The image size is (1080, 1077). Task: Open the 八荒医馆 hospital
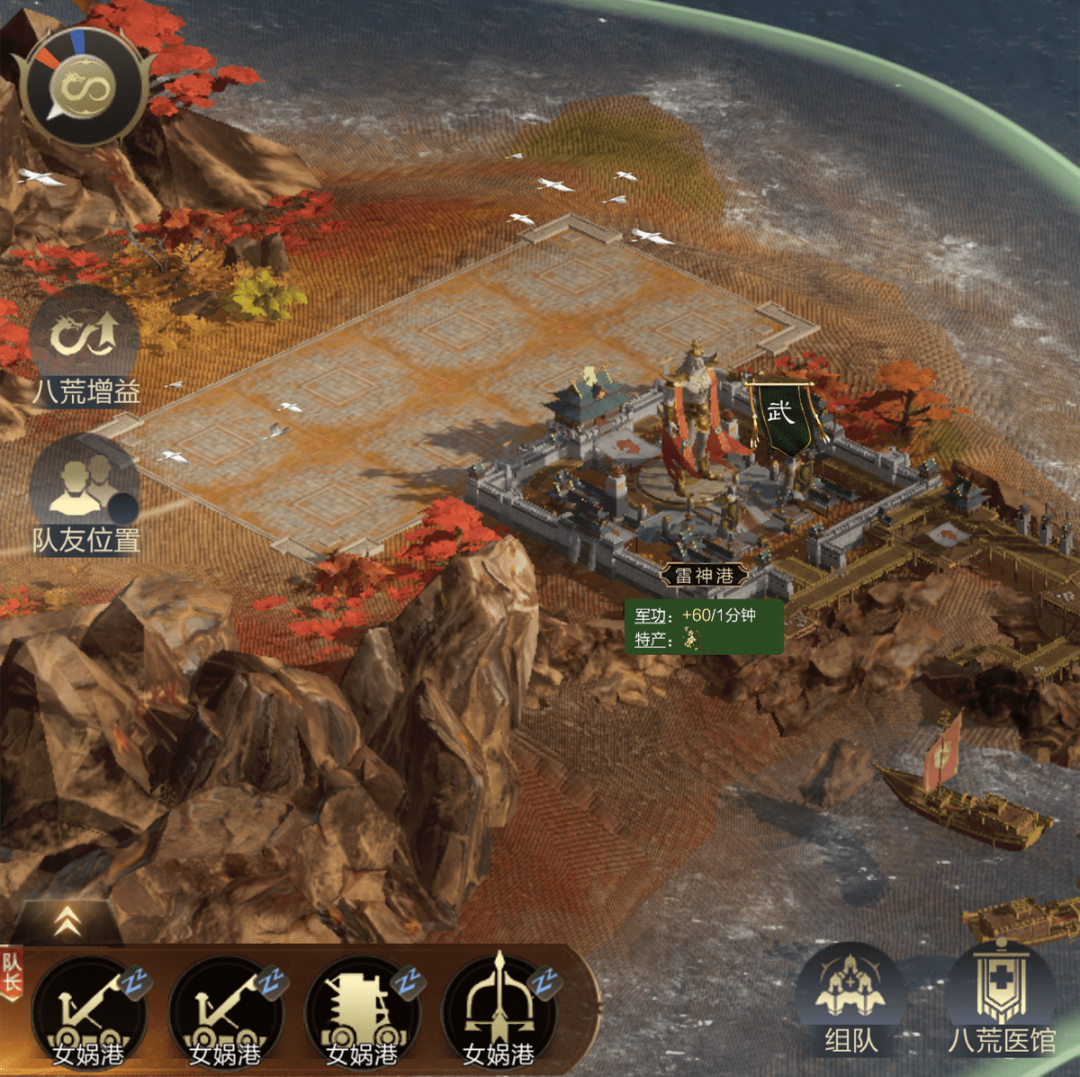click(x=1001, y=1000)
